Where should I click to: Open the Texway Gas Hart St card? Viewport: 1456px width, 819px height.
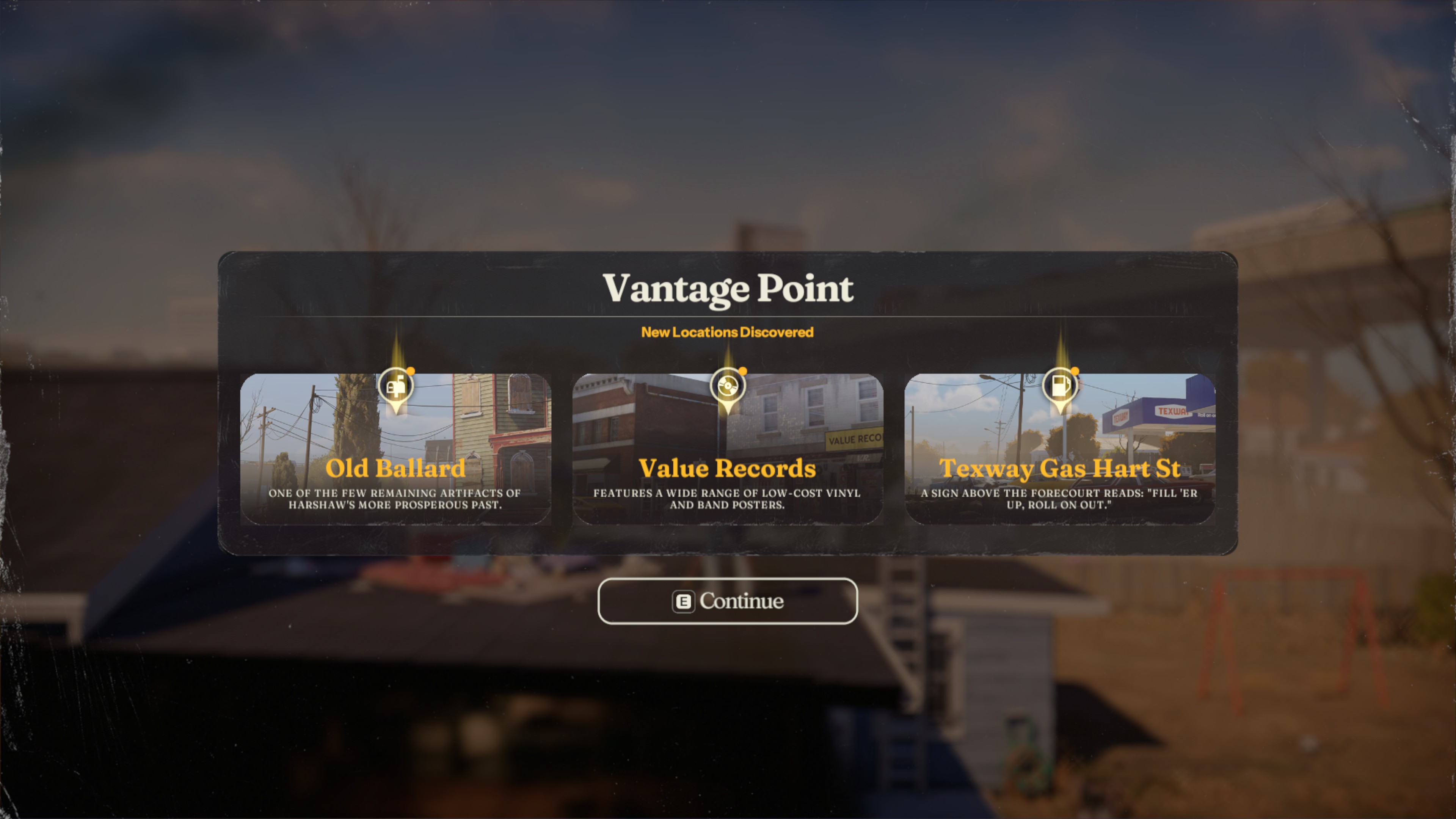(x=1060, y=449)
